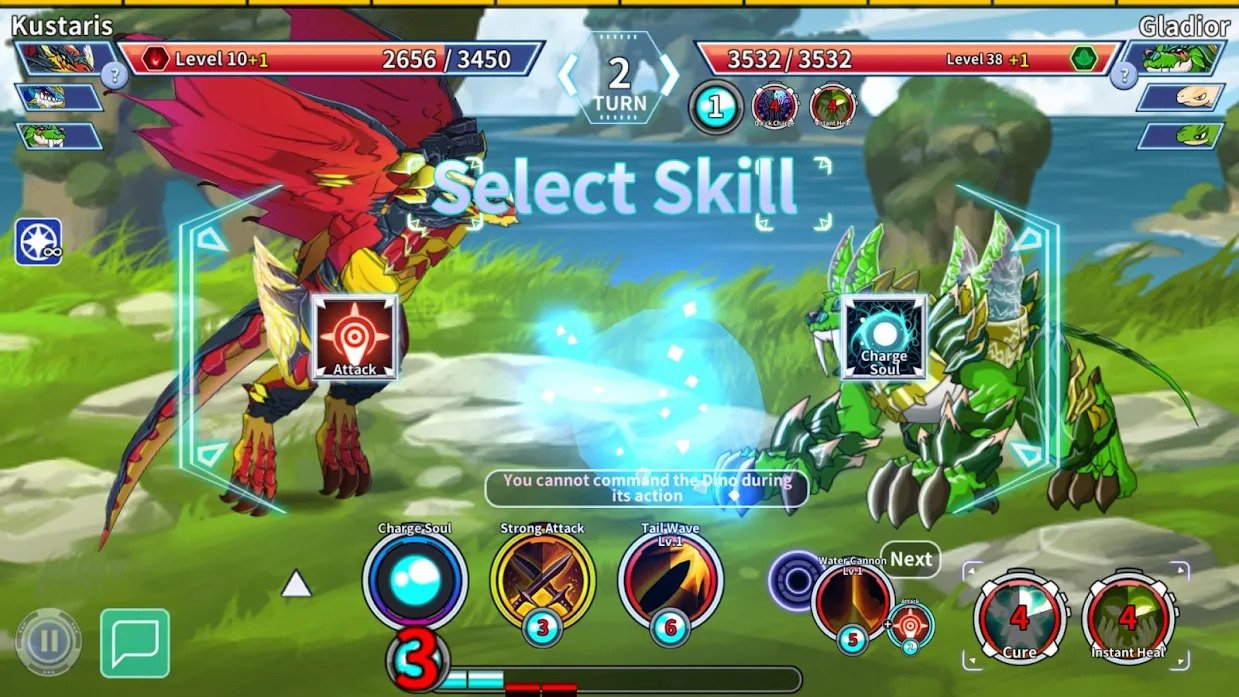The height and width of the screenshot is (697, 1239).
Task: Use the Instant Heal item
Action: click(x=1127, y=617)
